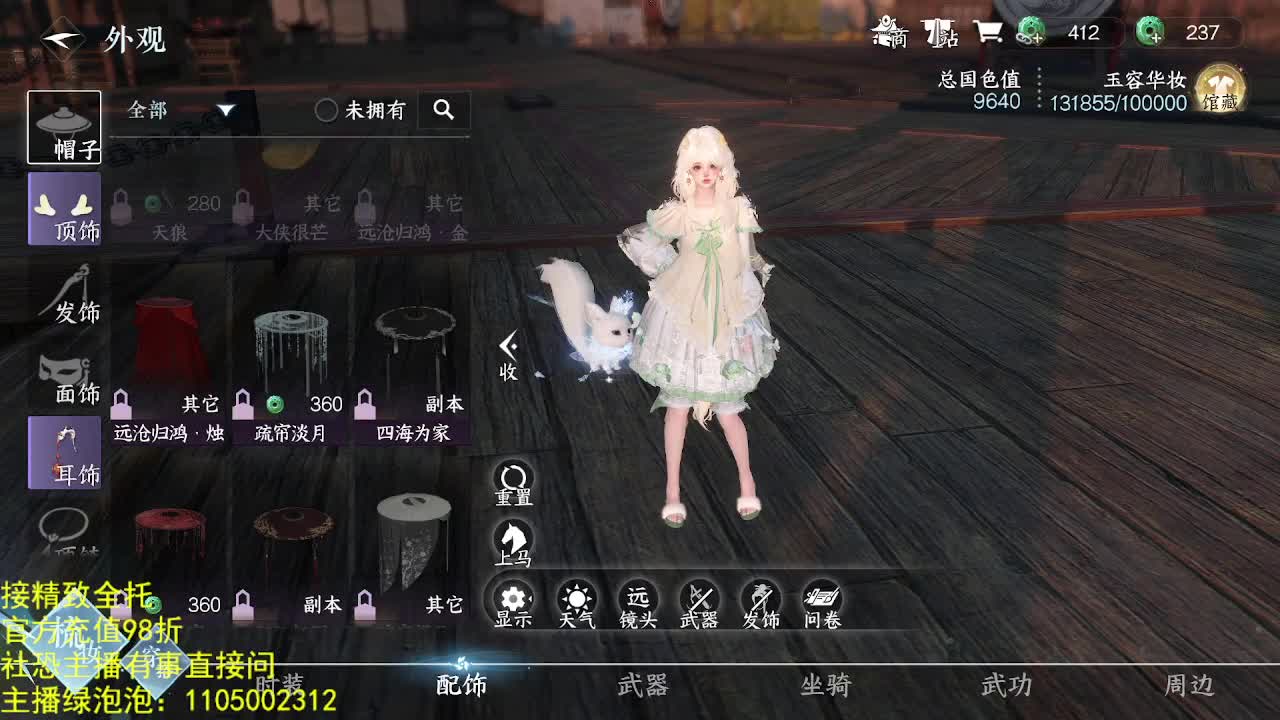
Task: Toggle 发饰 hair accessory visibility
Action: 763,601
